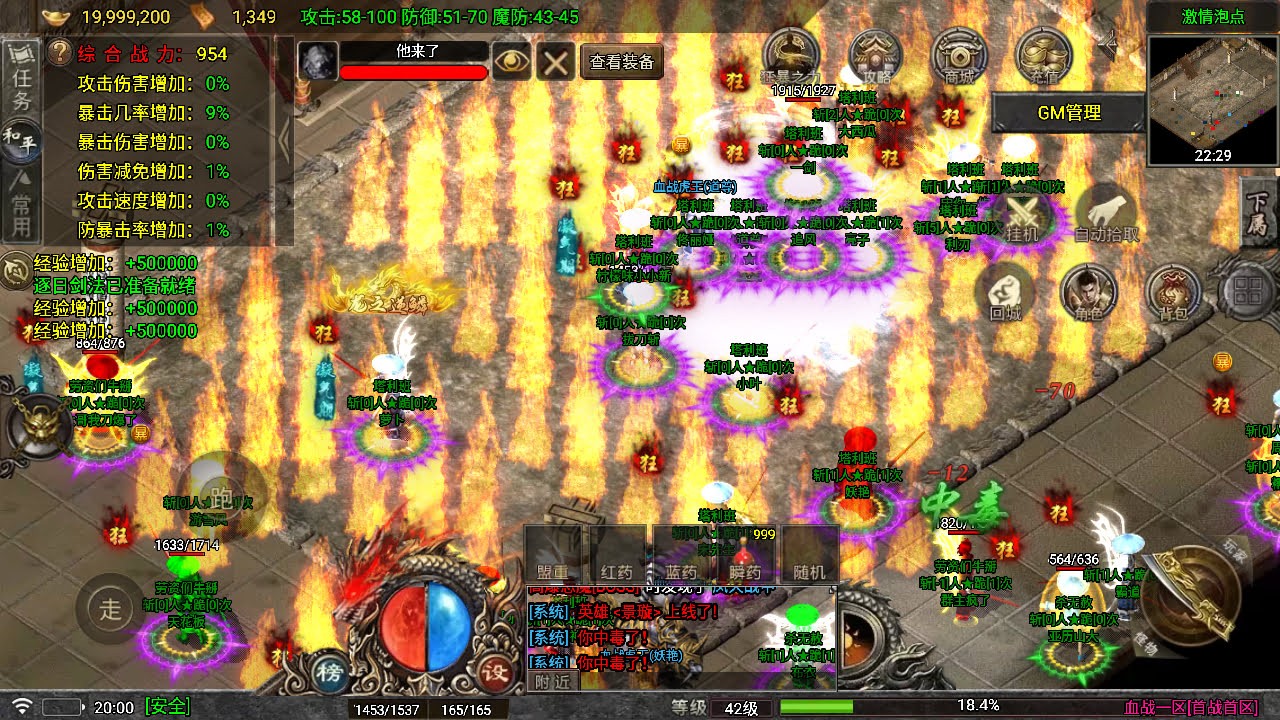
Task: Open the 商城 shop
Action: 959,56
